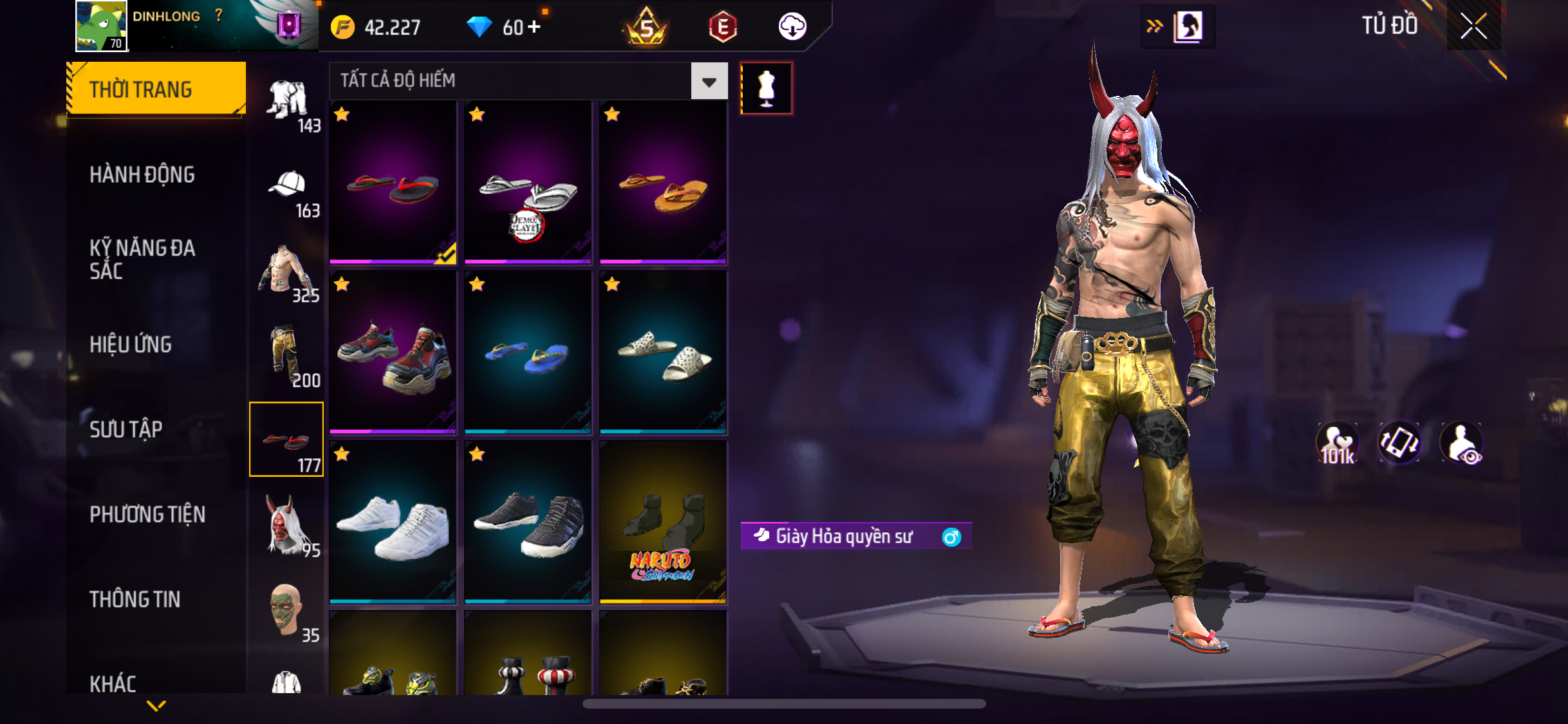Switch to the Hành Động tab

point(142,174)
